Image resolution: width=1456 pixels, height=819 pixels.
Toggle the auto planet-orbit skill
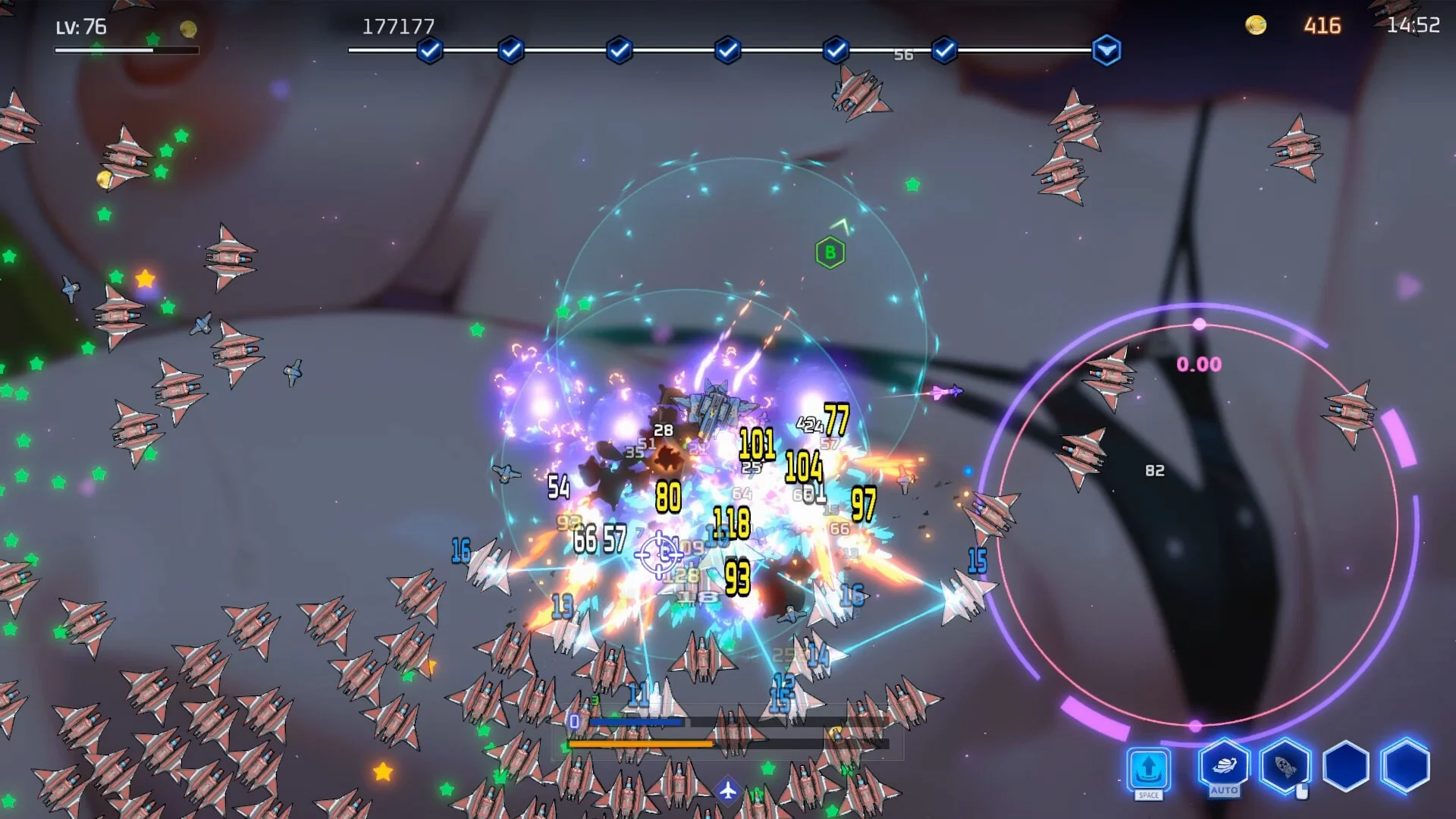pyautogui.click(x=1224, y=766)
